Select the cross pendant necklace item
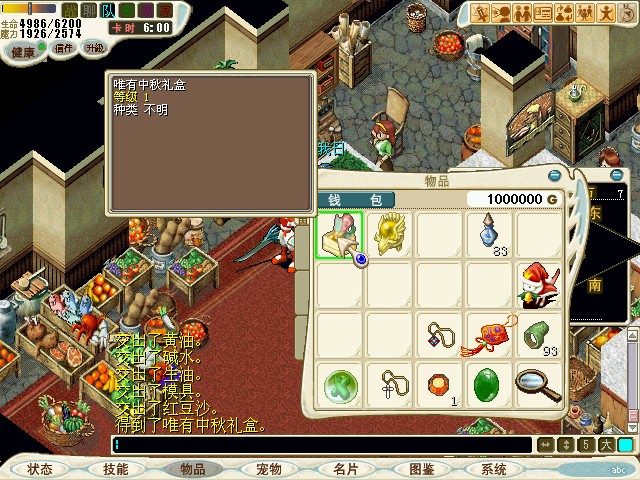The height and width of the screenshot is (480, 640). click(390, 386)
